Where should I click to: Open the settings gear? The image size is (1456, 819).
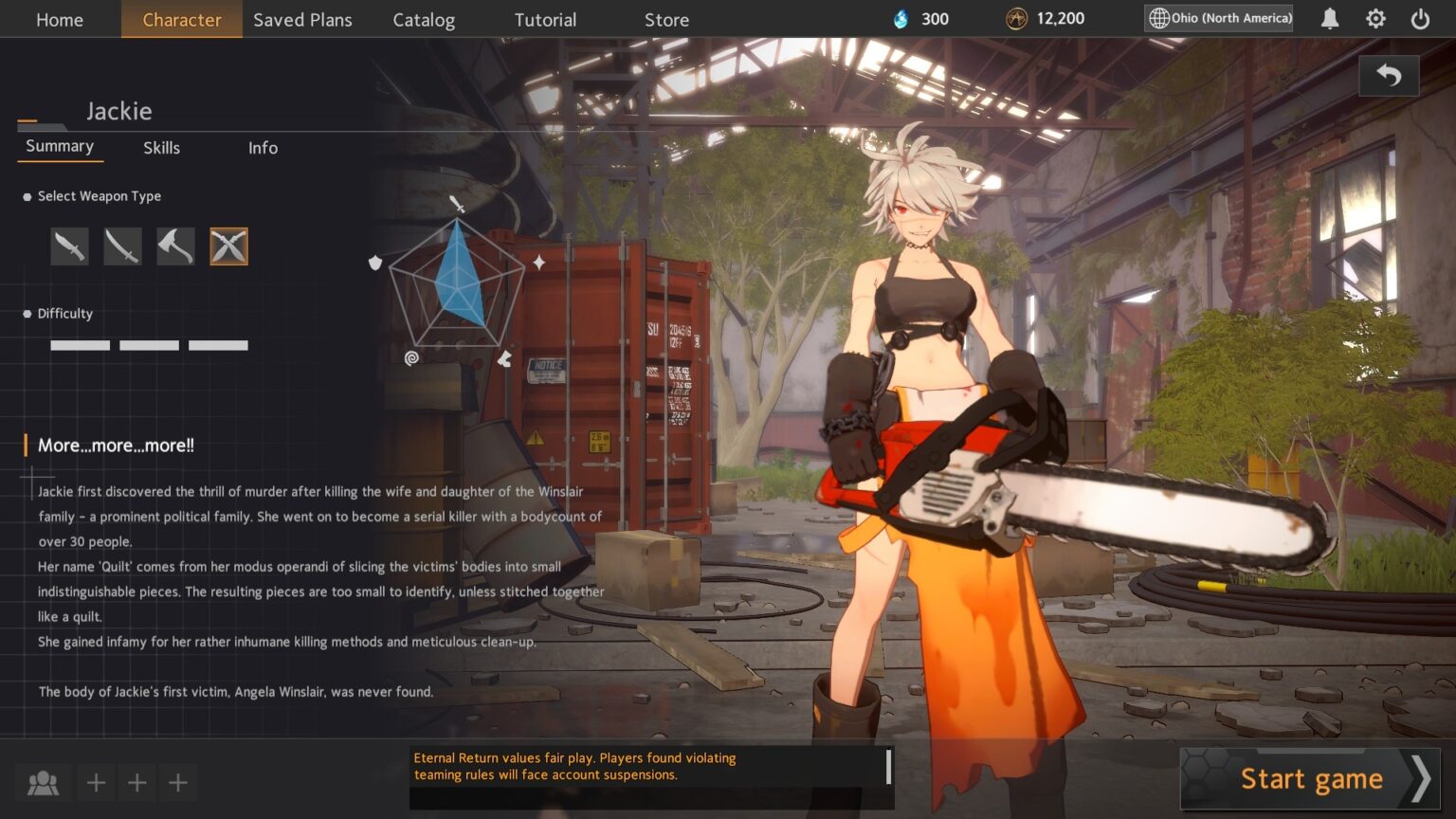coord(1375,18)
